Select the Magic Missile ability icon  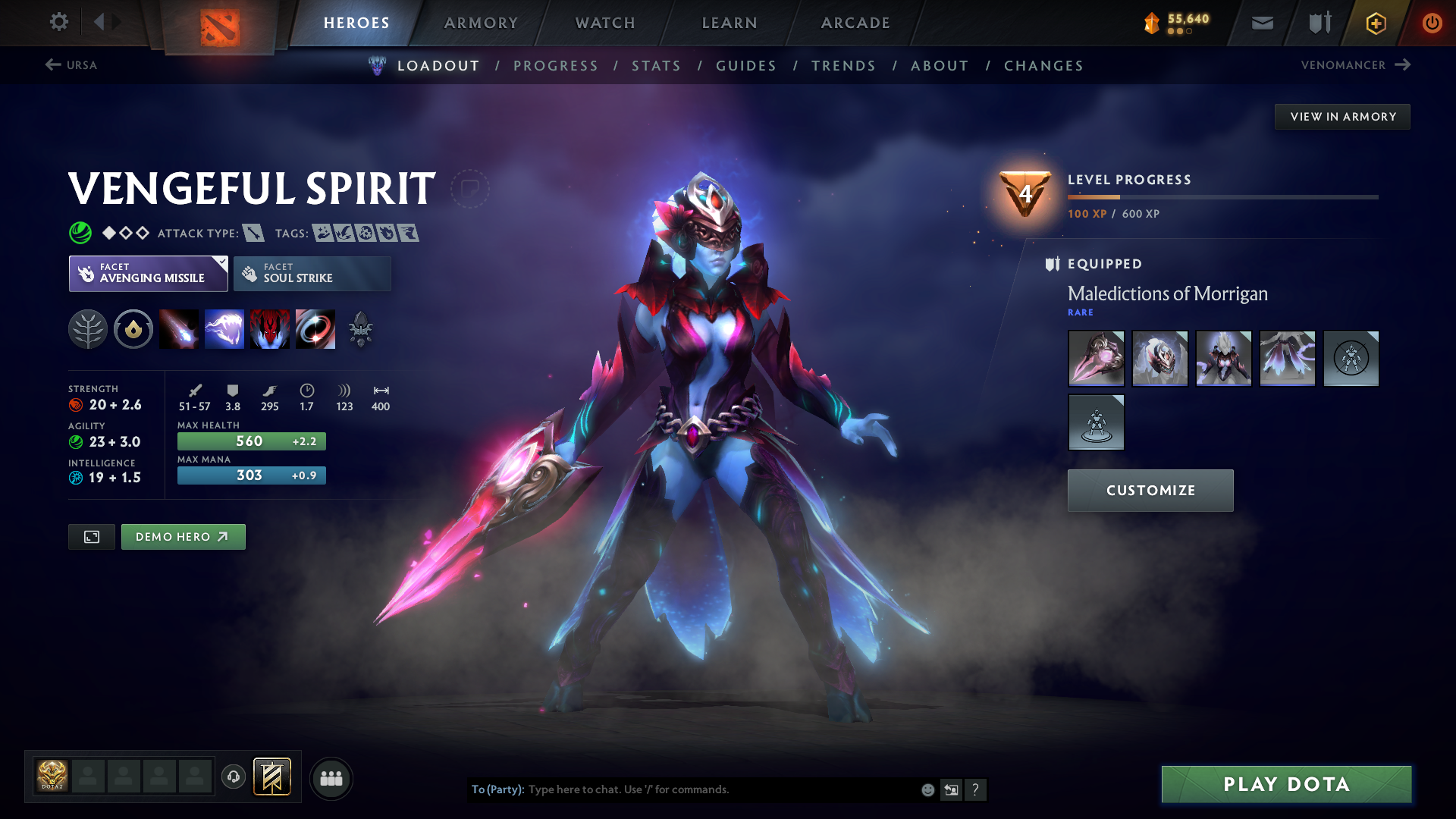179,328
